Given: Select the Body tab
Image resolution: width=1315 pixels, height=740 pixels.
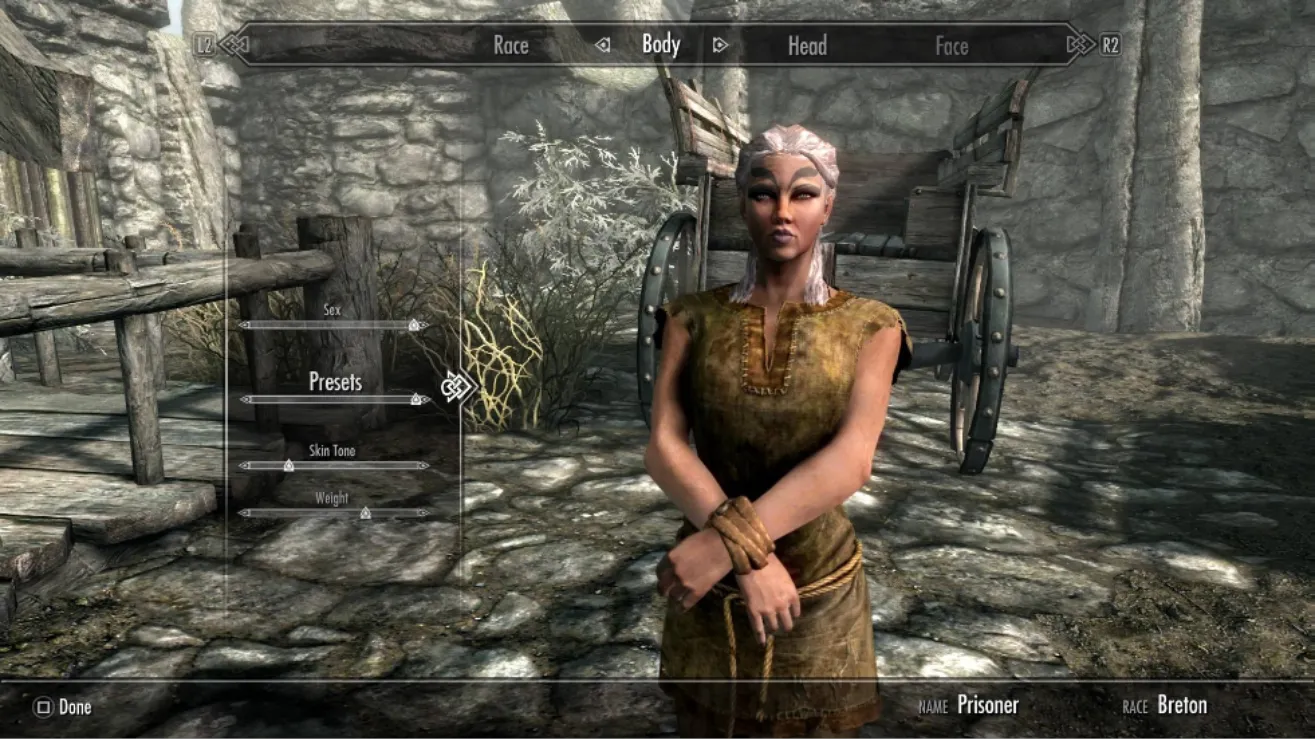Looking at the screenshot, I should (661, 45).
